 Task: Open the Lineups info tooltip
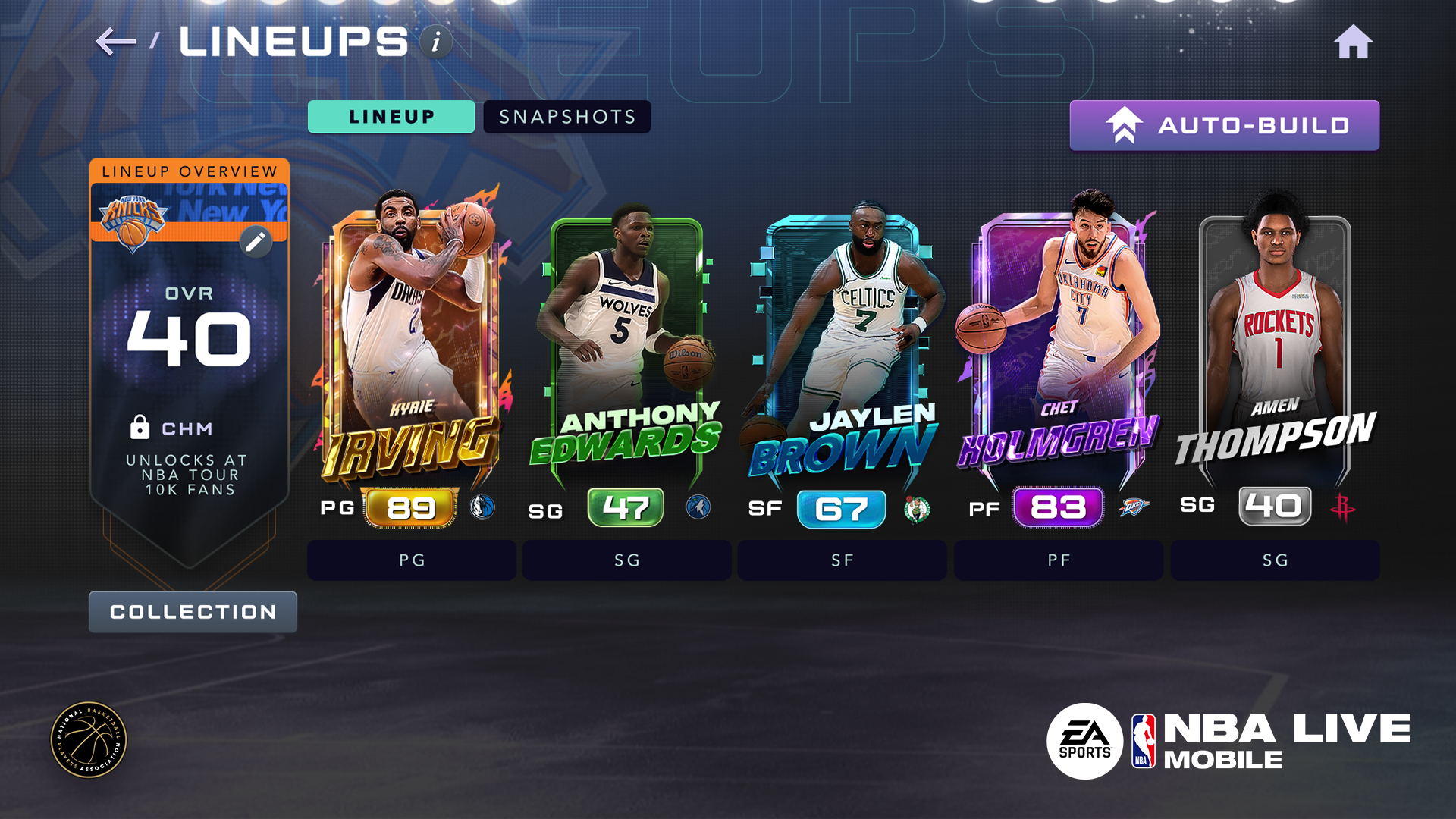coord(435,42)
